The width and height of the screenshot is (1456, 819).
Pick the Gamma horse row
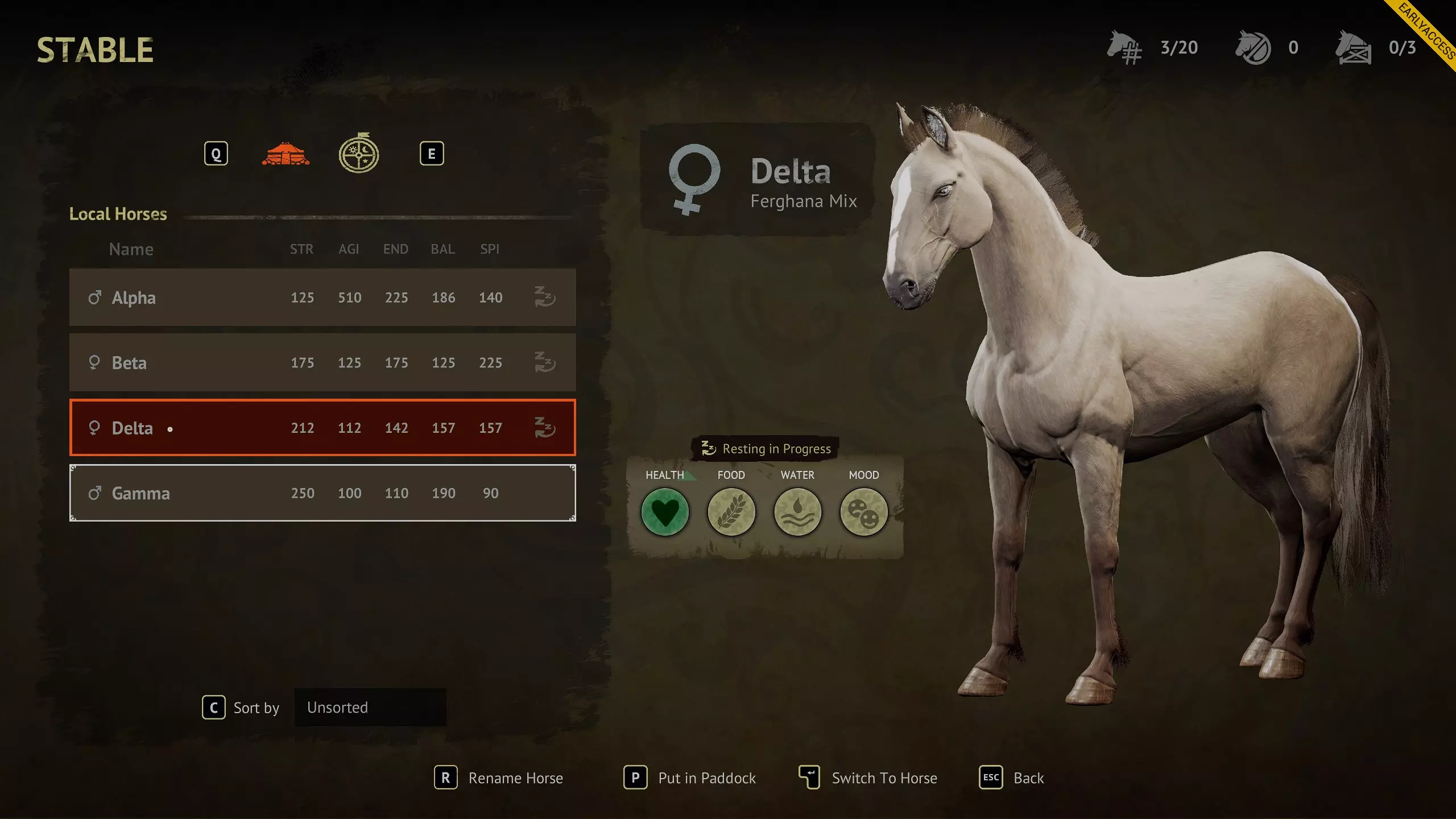322,493
